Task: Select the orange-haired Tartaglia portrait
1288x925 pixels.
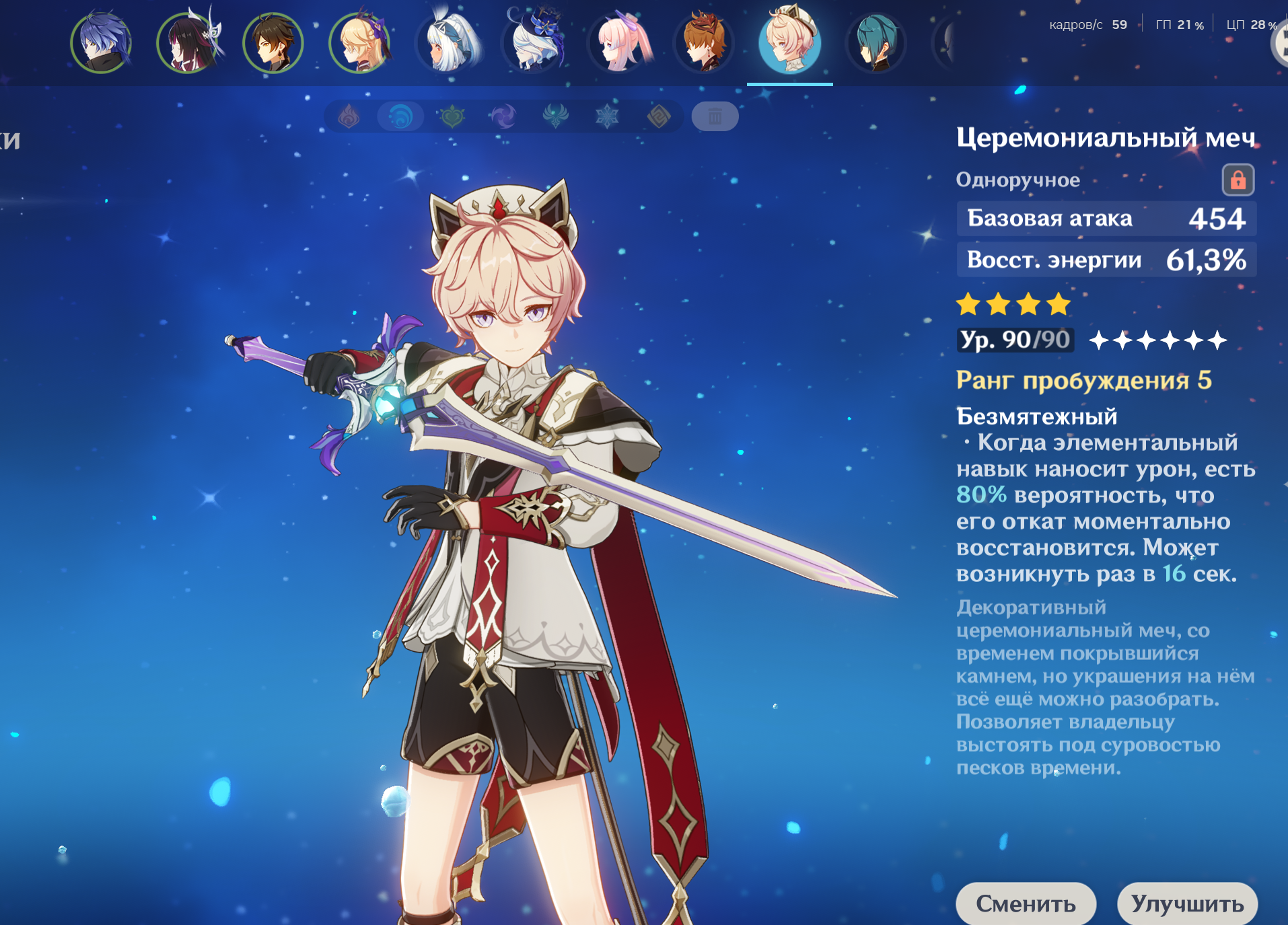Action: pos(704,43)
